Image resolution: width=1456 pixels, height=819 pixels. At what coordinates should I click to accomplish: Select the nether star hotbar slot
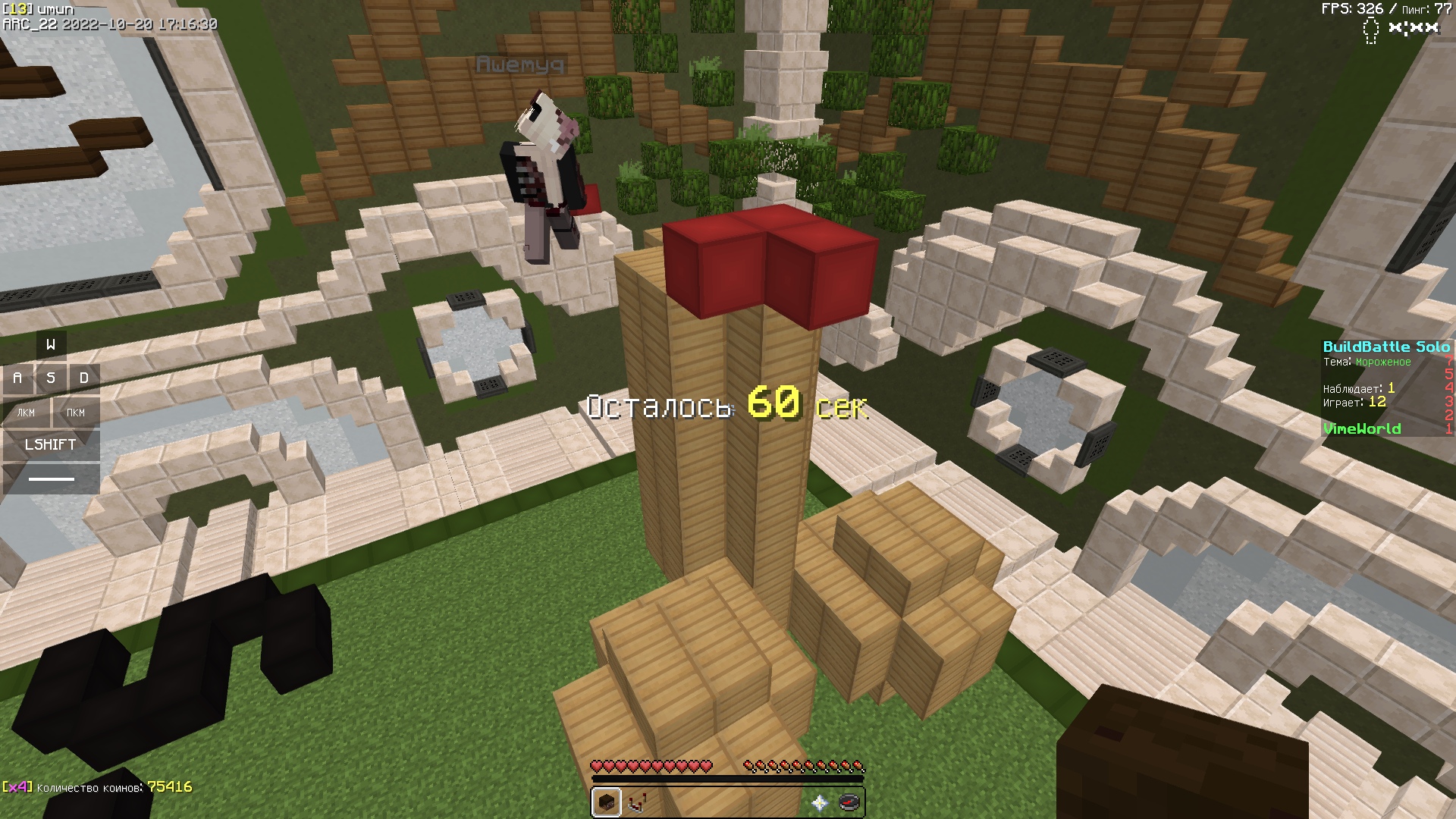coord(820,802)
